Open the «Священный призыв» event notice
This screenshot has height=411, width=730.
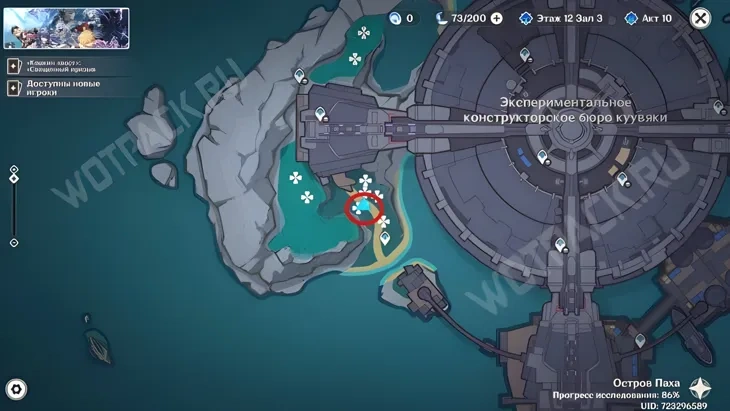60,66
